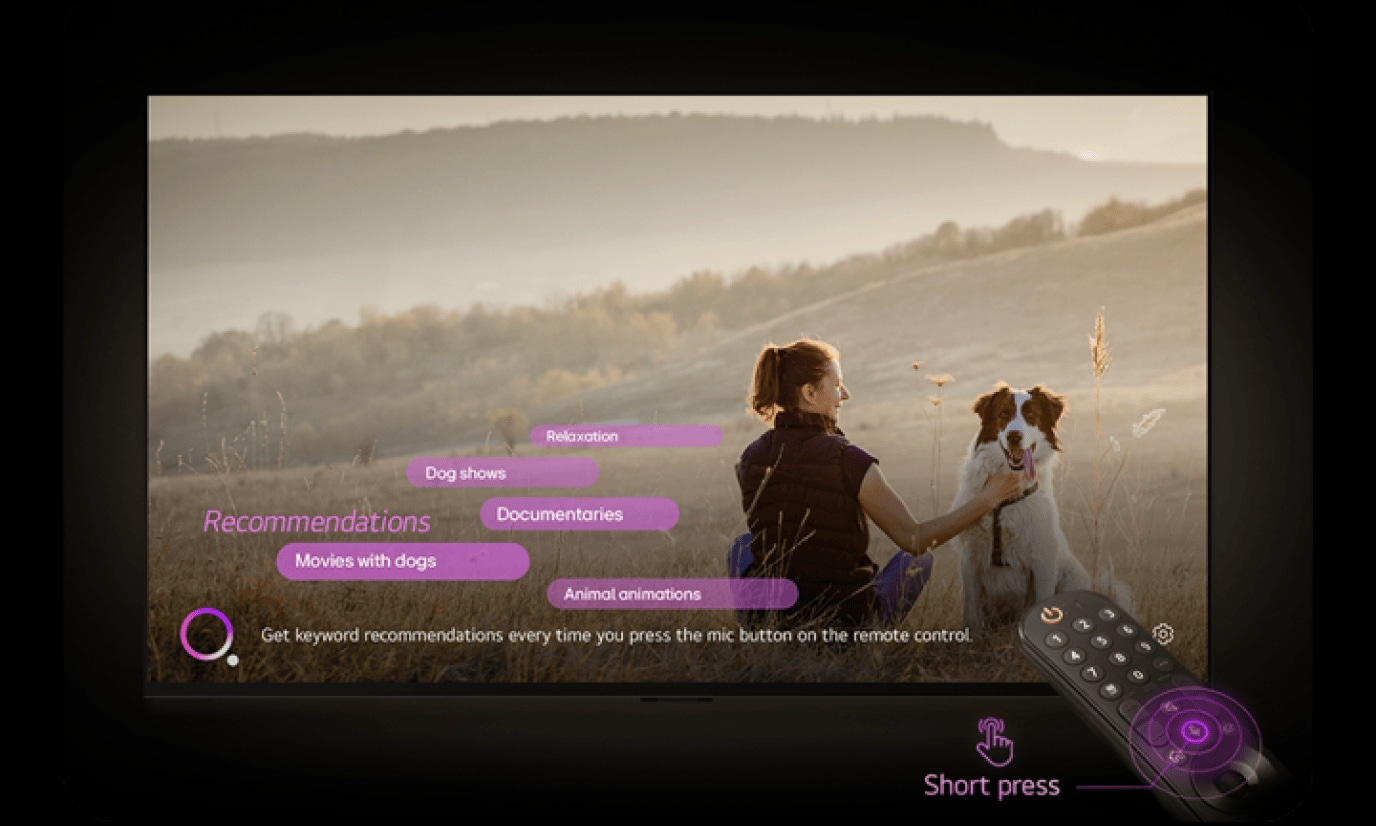This screenshot has height=826, width=1376.
Task: Pick the Documentaries recommendation chip
Action: [579, 514]
